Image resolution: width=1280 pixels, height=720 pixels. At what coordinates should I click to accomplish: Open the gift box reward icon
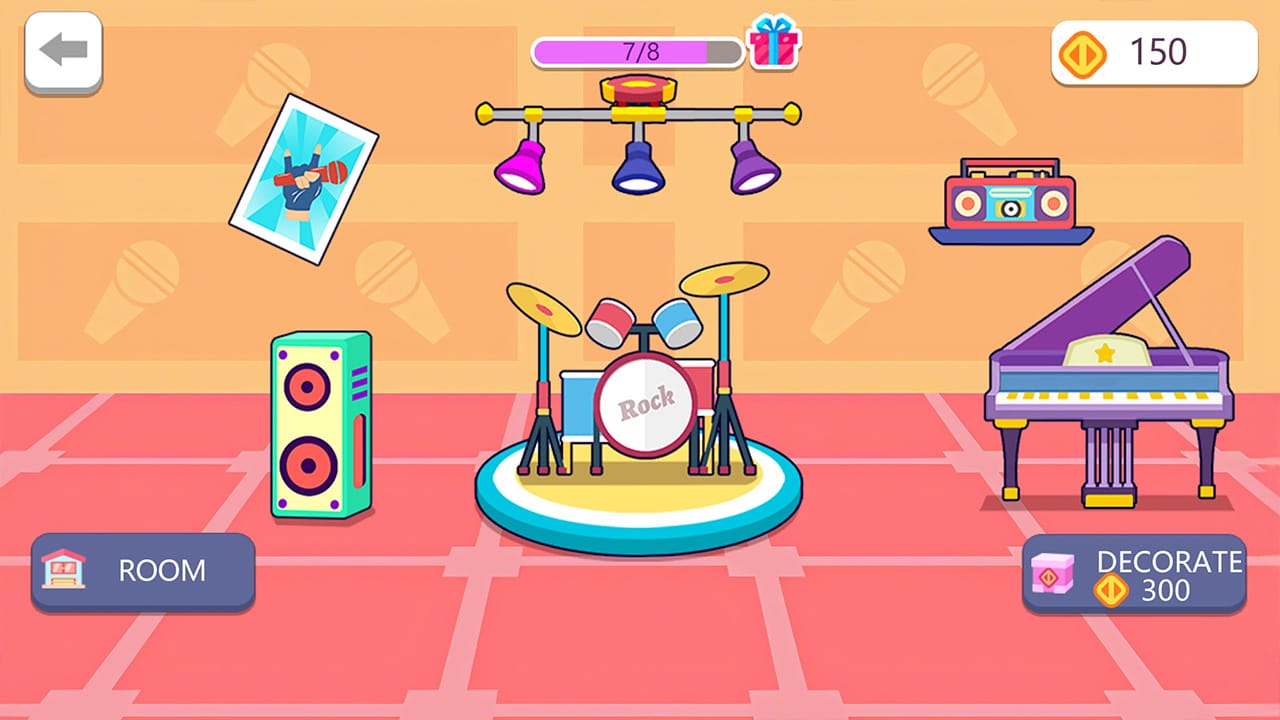point(774,46)
